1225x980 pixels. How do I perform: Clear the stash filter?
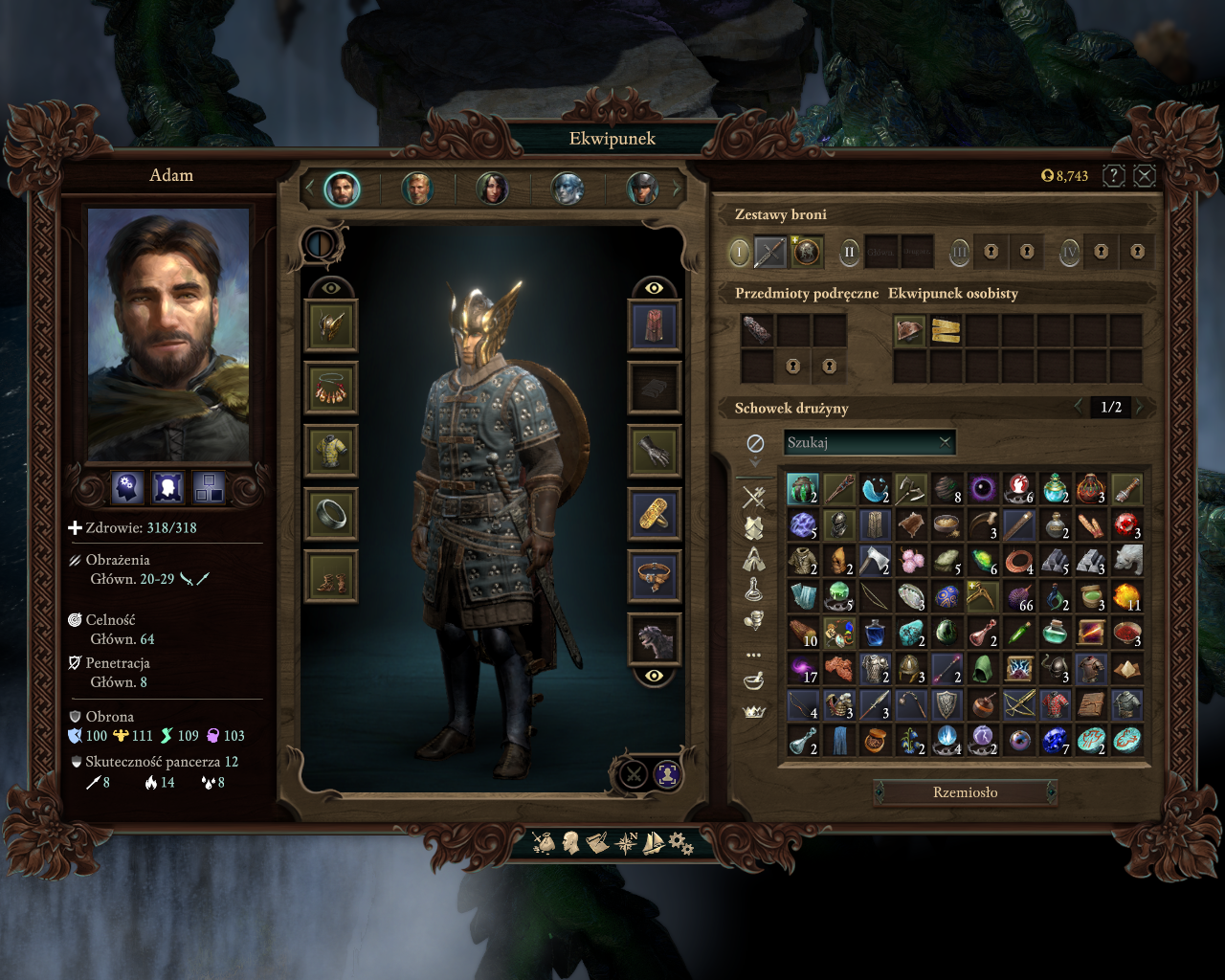(x=755, y=443)
